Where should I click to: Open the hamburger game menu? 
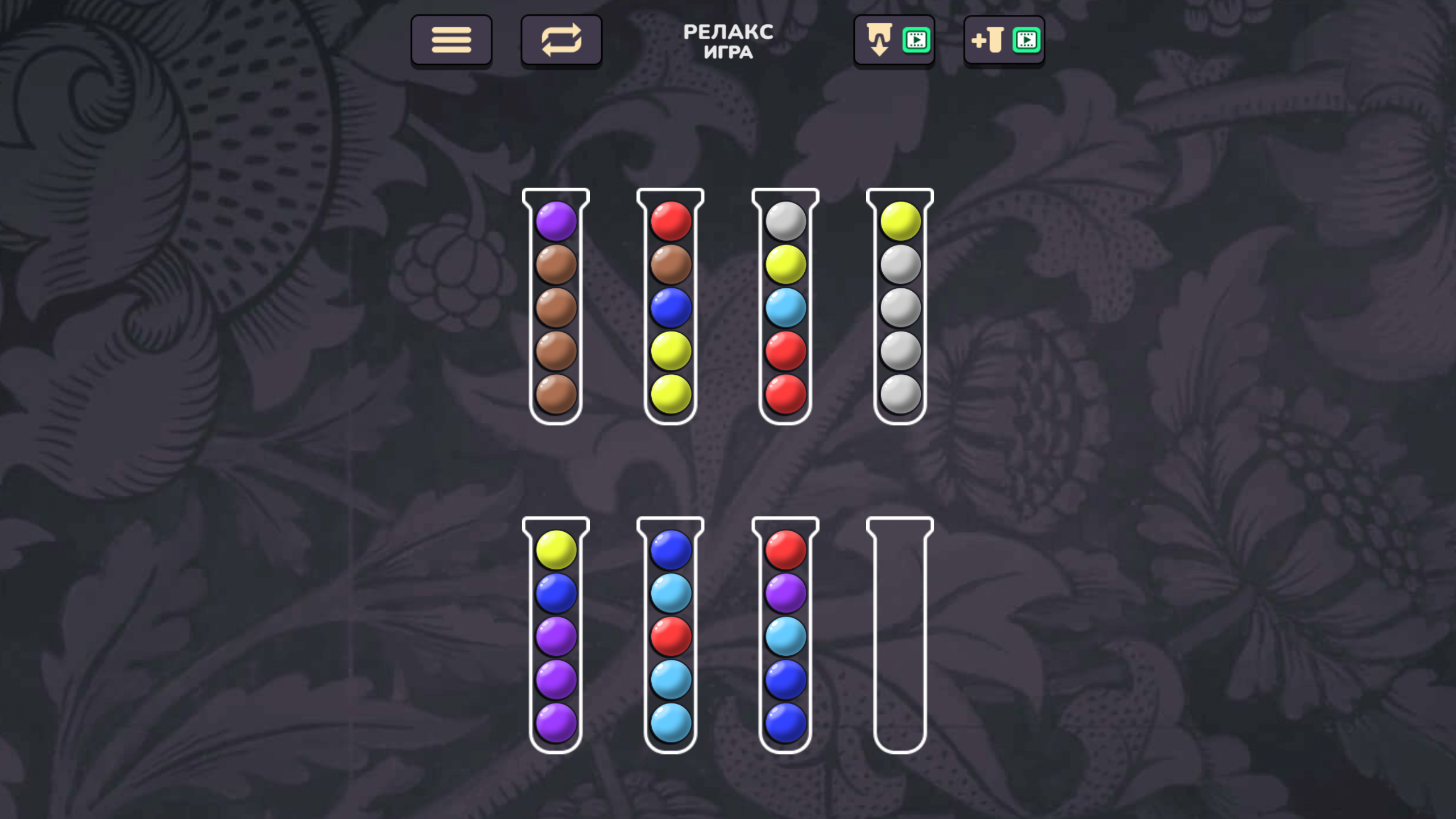click(x=451, y=39)
